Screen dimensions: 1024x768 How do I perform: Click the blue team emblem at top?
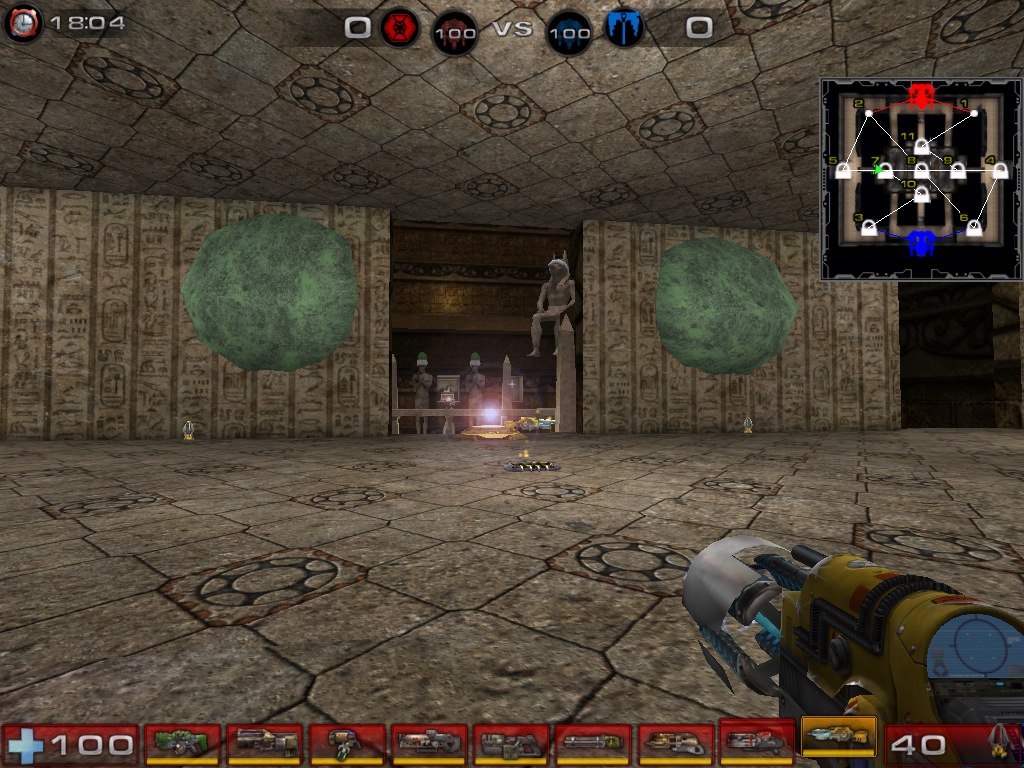coord(622,28)
